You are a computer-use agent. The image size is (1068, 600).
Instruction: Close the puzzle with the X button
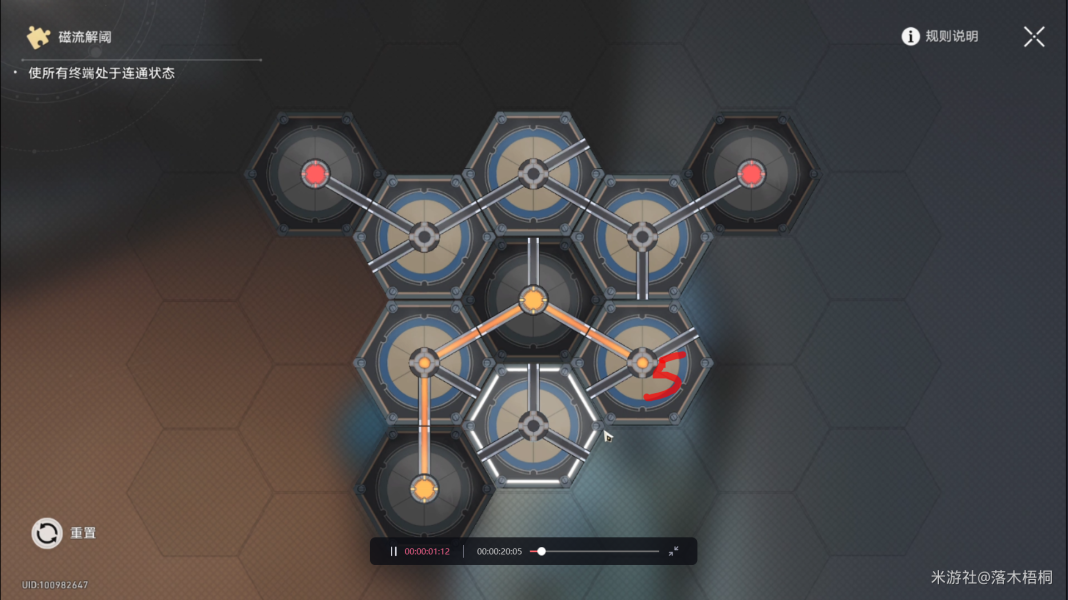point(1034,37)
